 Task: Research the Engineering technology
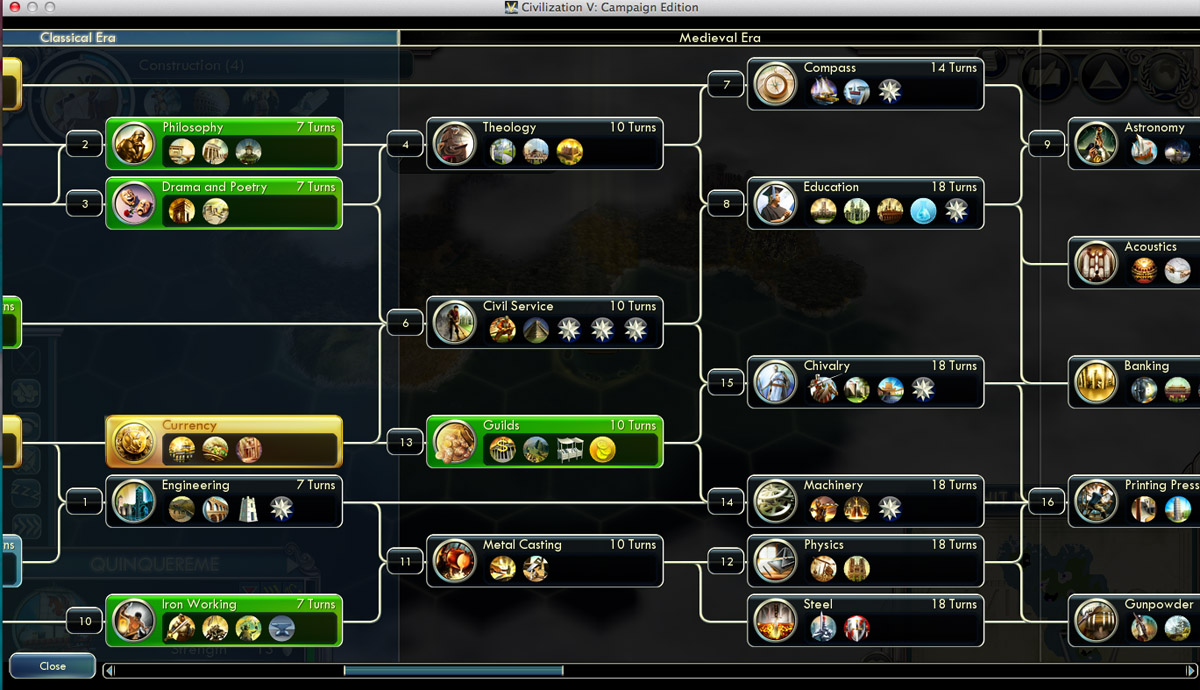point(224,501)
